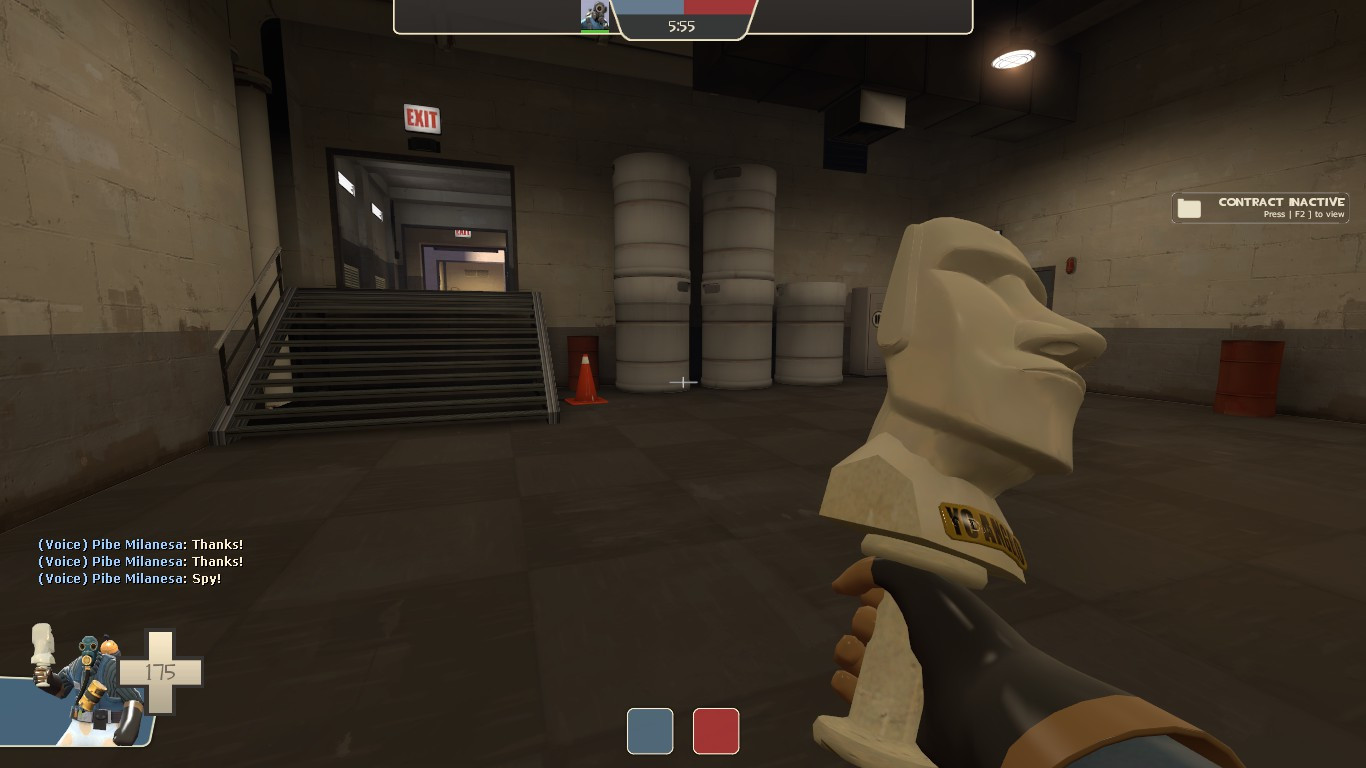Click the EXIT sign above the stairwell
1366x768 pixels.
point(423,117)
